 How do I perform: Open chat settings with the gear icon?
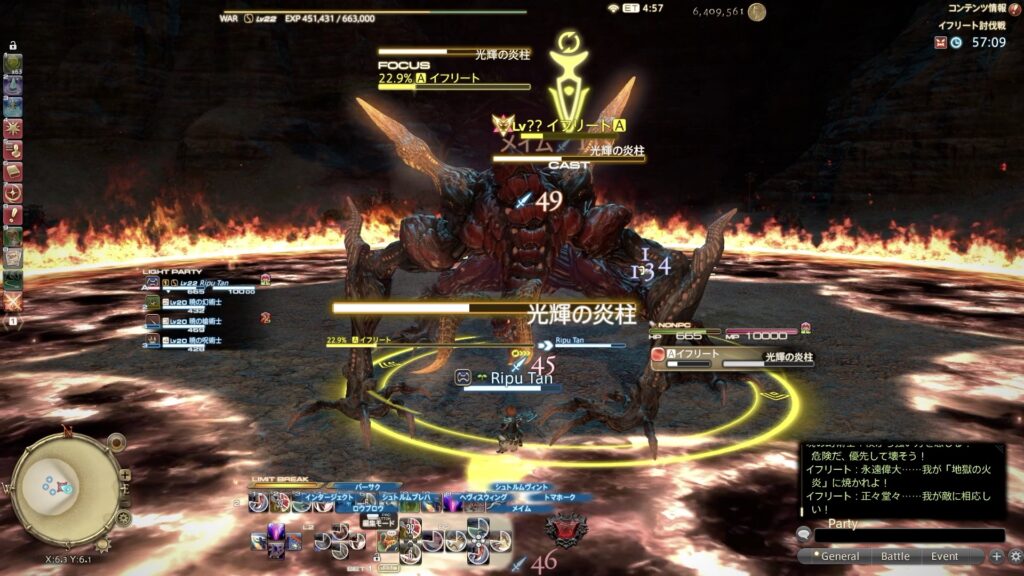pyautogui.click(x=1015, y=556)
